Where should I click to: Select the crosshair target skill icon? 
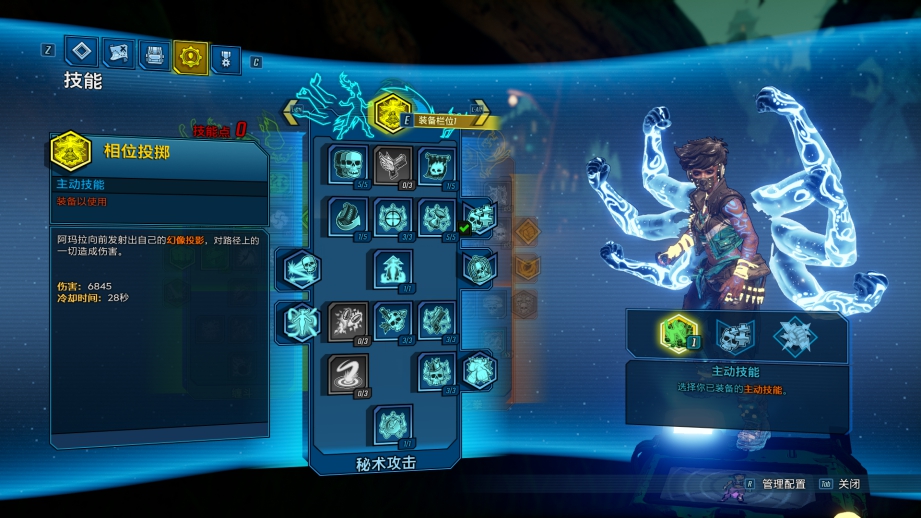coord(392,216)
